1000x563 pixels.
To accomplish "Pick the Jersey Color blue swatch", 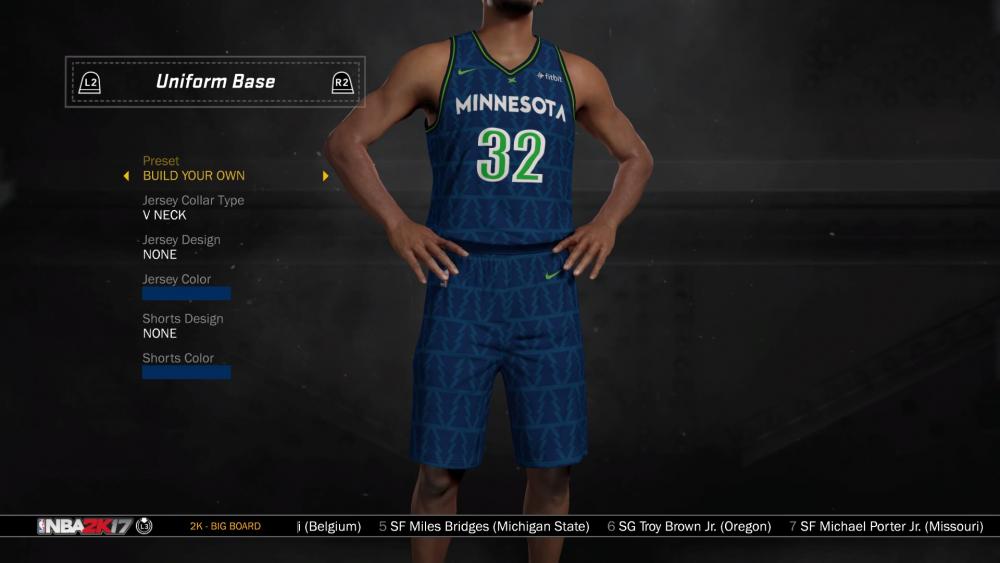I will [186, 294].
